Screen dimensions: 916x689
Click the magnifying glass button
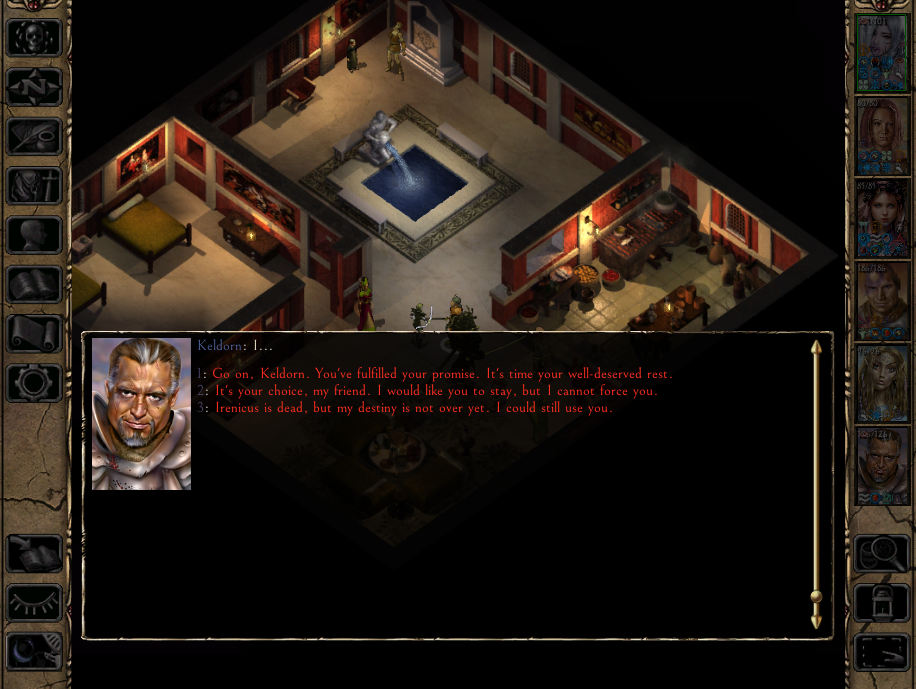click(881, 553)
